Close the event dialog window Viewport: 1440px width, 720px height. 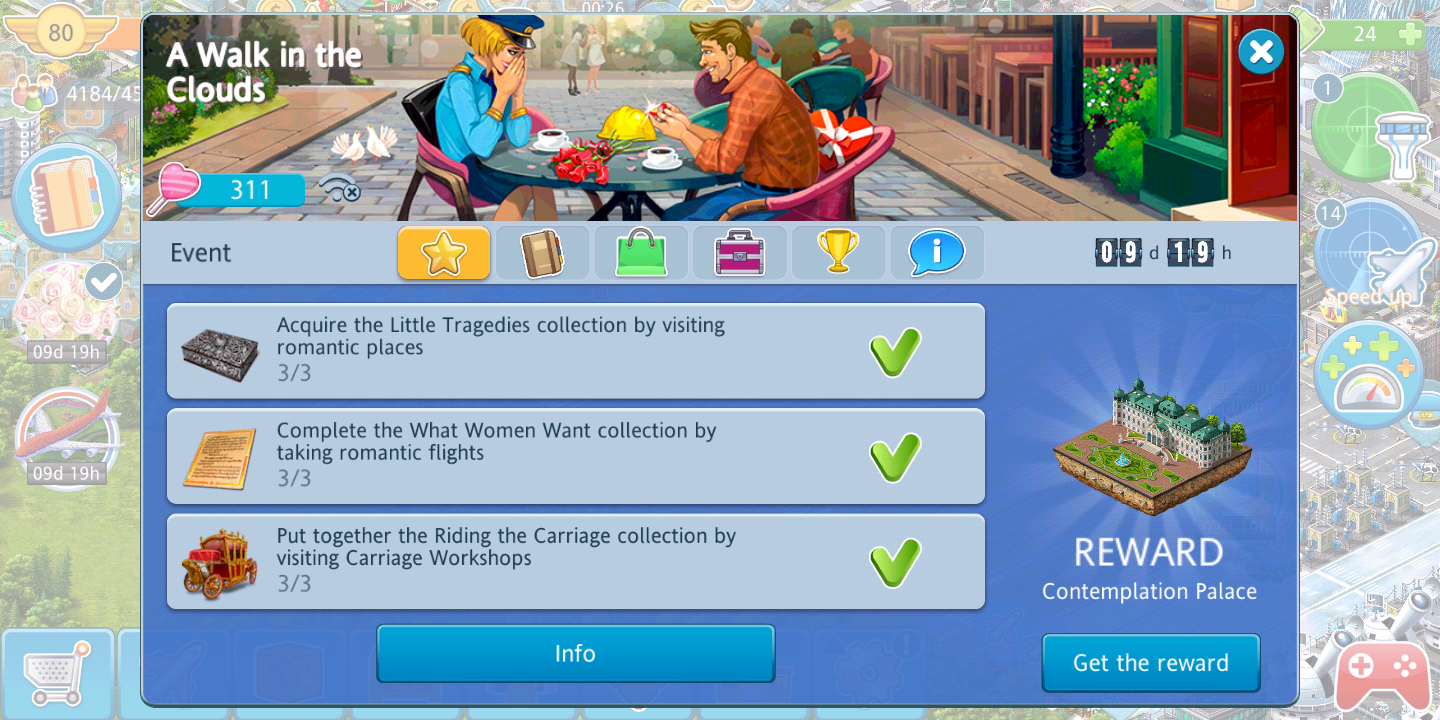[1261, 51]
